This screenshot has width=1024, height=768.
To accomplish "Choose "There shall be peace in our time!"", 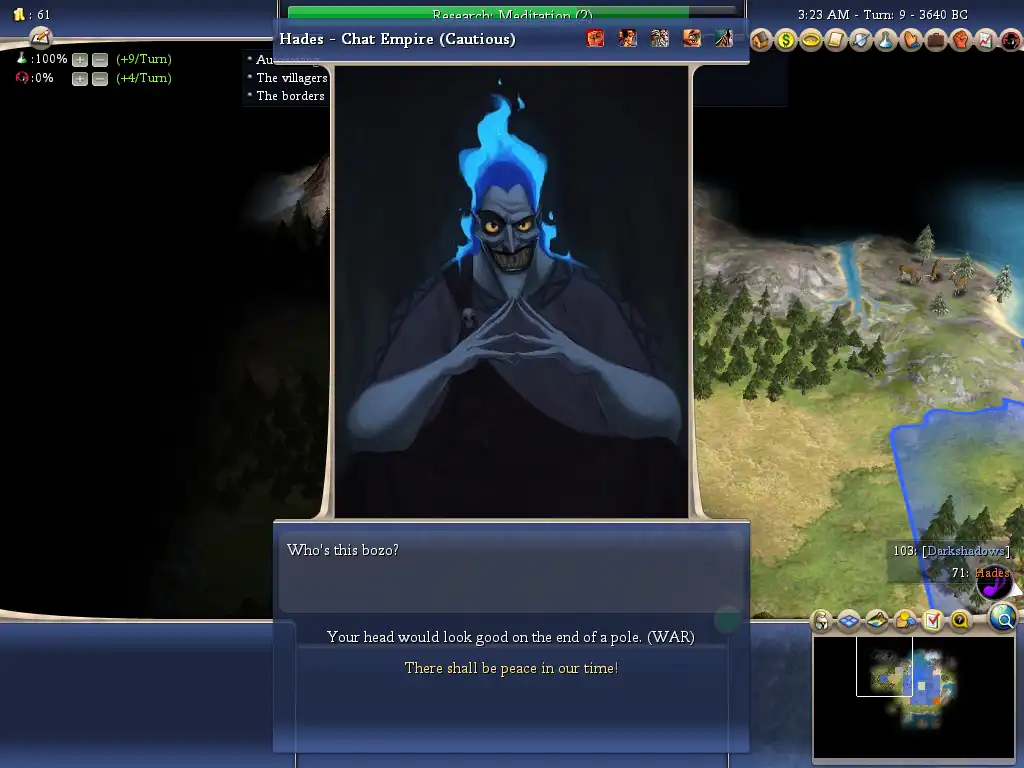I will (510, 668).
